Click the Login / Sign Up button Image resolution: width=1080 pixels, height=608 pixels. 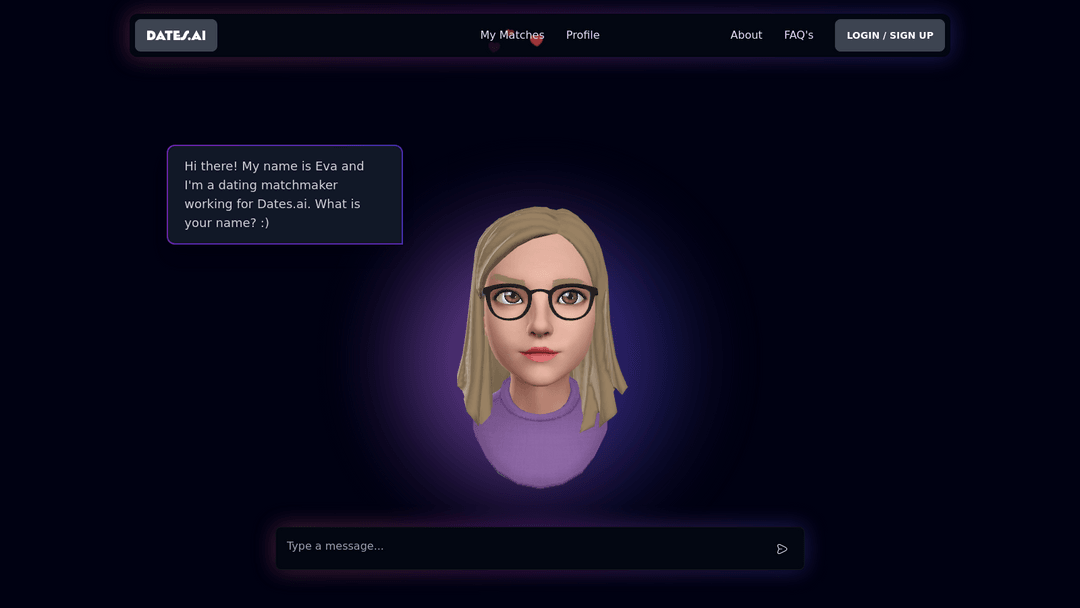point(889,35)
